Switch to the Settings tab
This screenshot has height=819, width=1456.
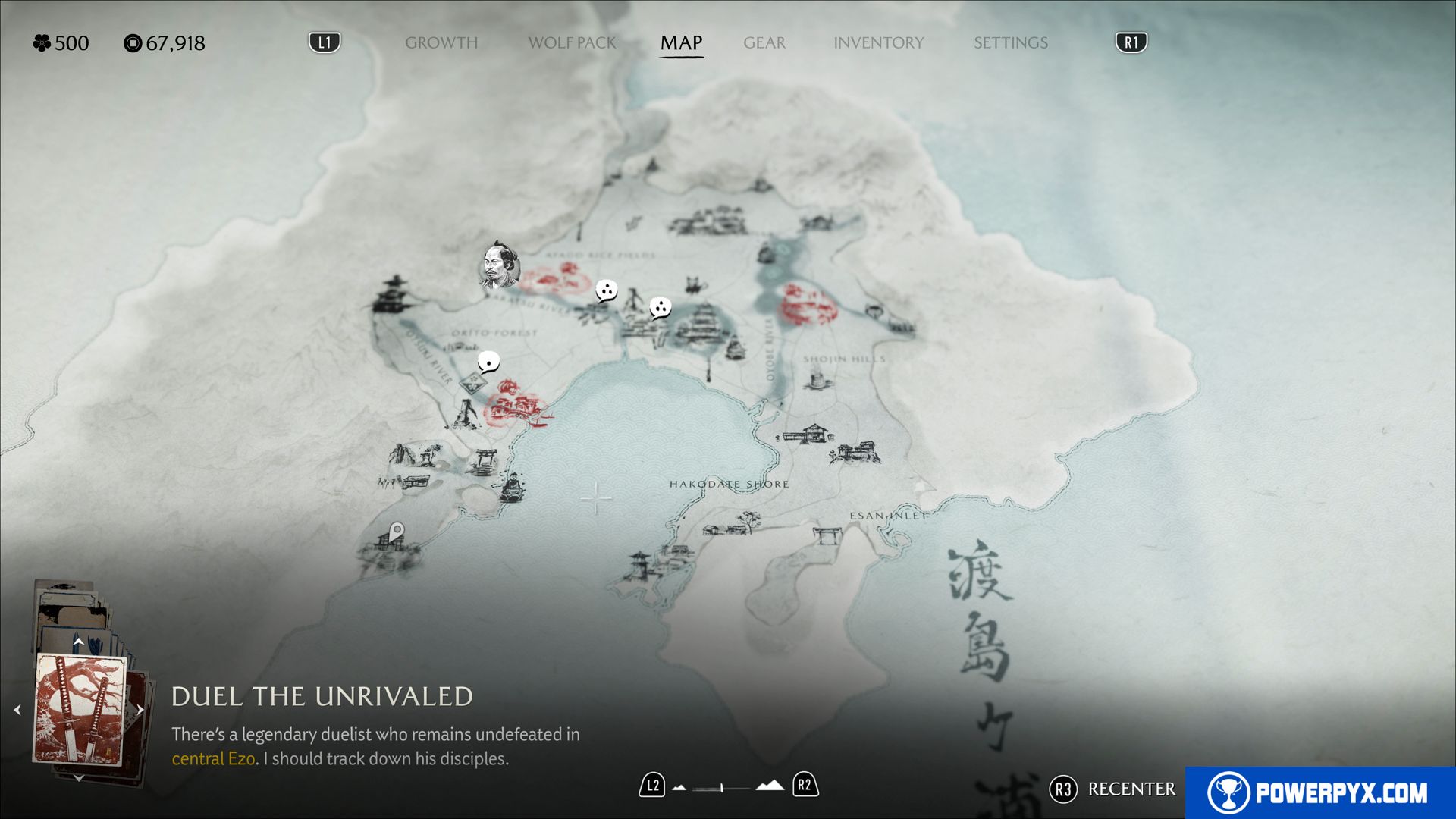[1010, 43]
